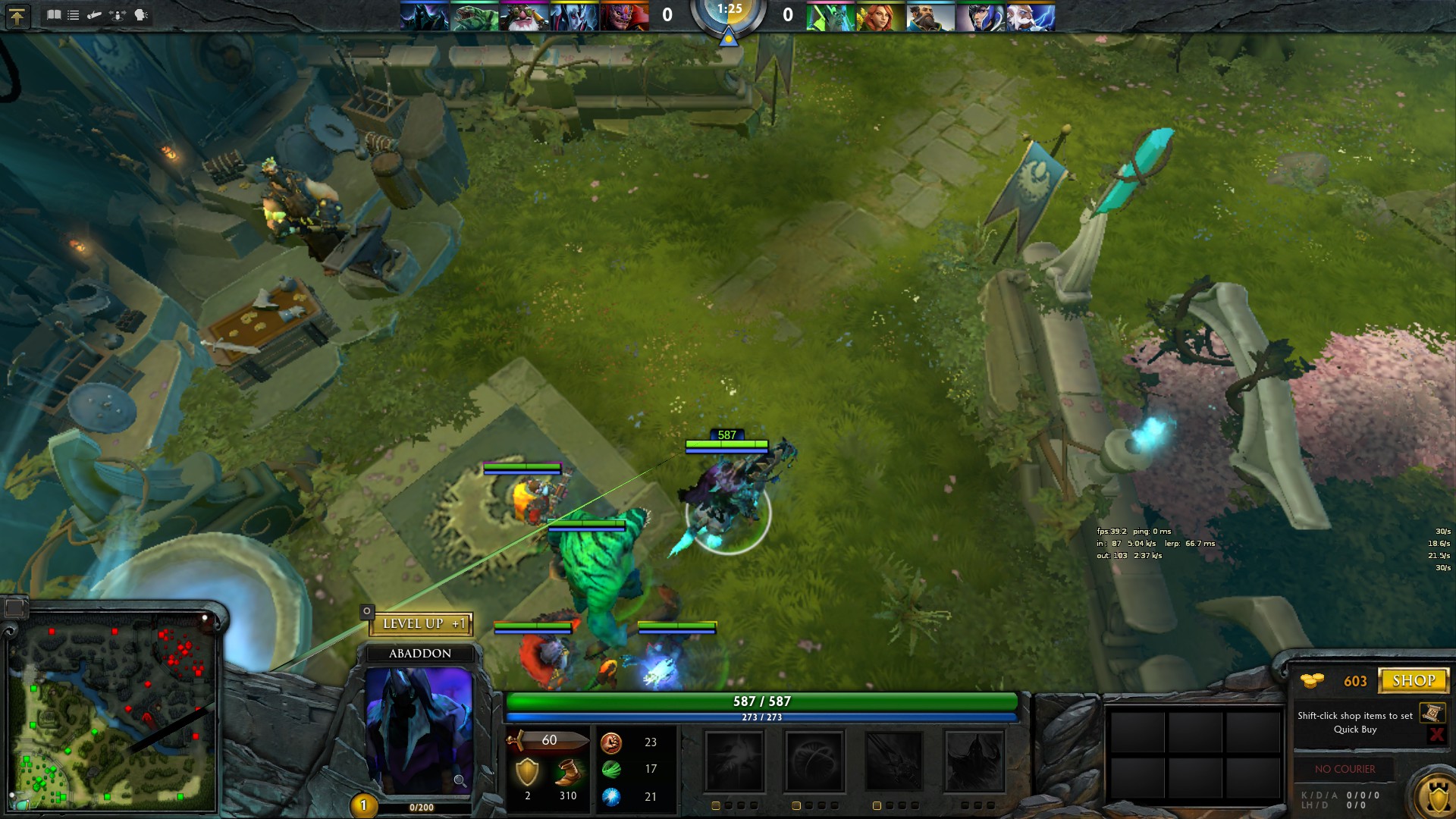Select Windranger portrait in the top bar
The width and height of the screenshot is (1456, 819).
(x=880, y=17)
